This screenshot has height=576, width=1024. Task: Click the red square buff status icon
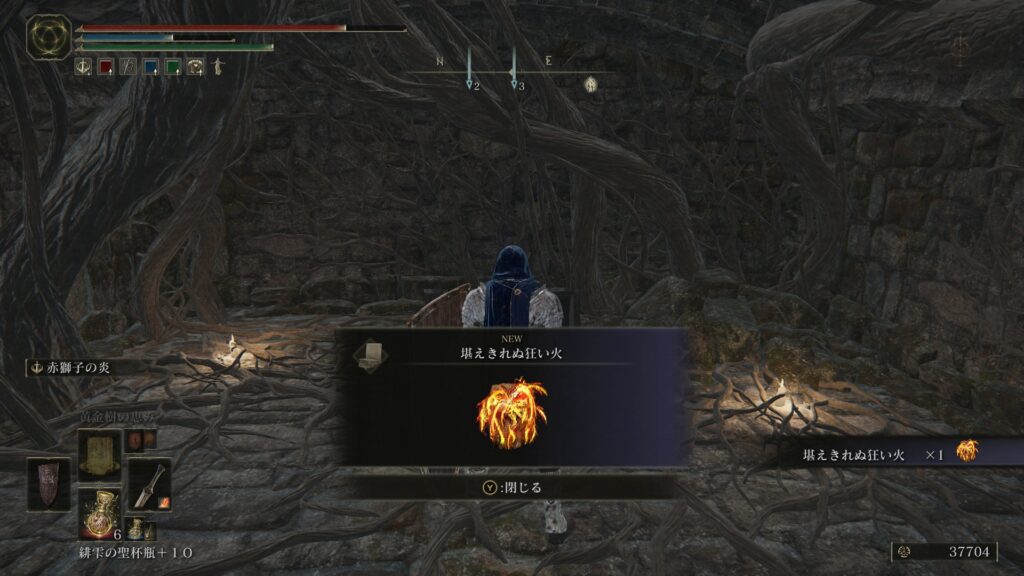(106, 67)
